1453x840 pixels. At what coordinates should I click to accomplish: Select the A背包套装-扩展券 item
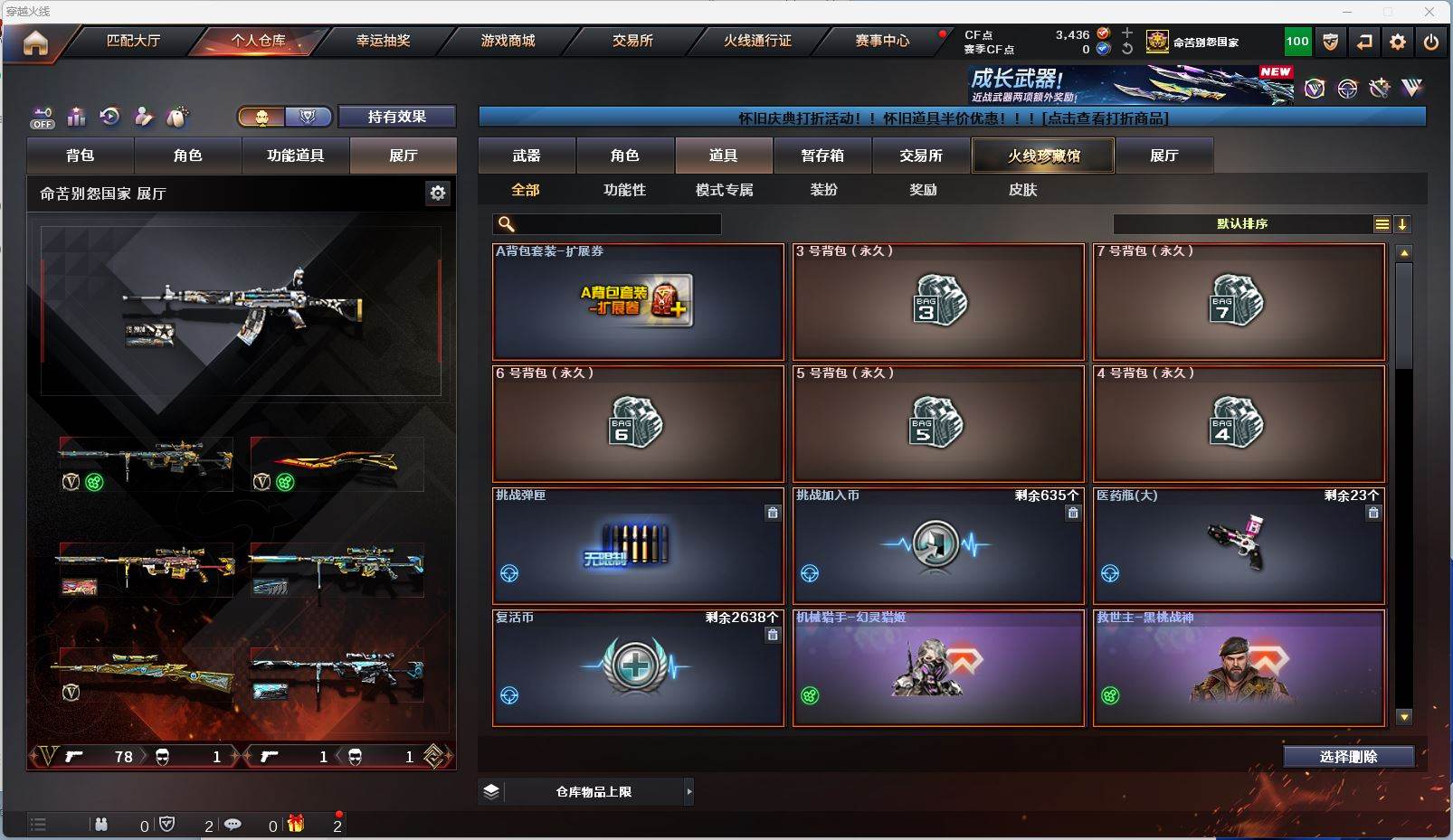point(638,302)
